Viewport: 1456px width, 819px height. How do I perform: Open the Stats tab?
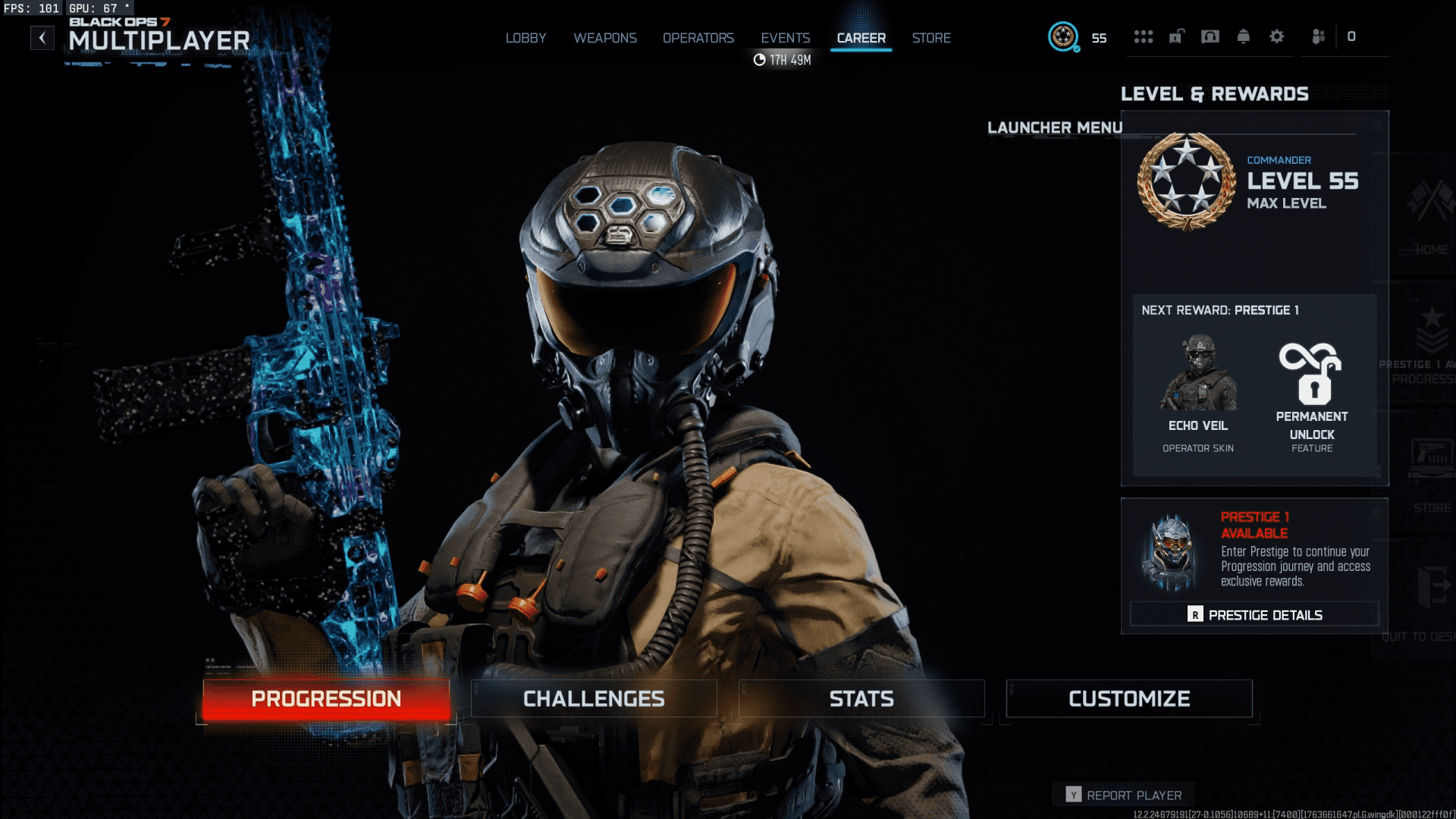pyautogui.click(x=861, y=698)
